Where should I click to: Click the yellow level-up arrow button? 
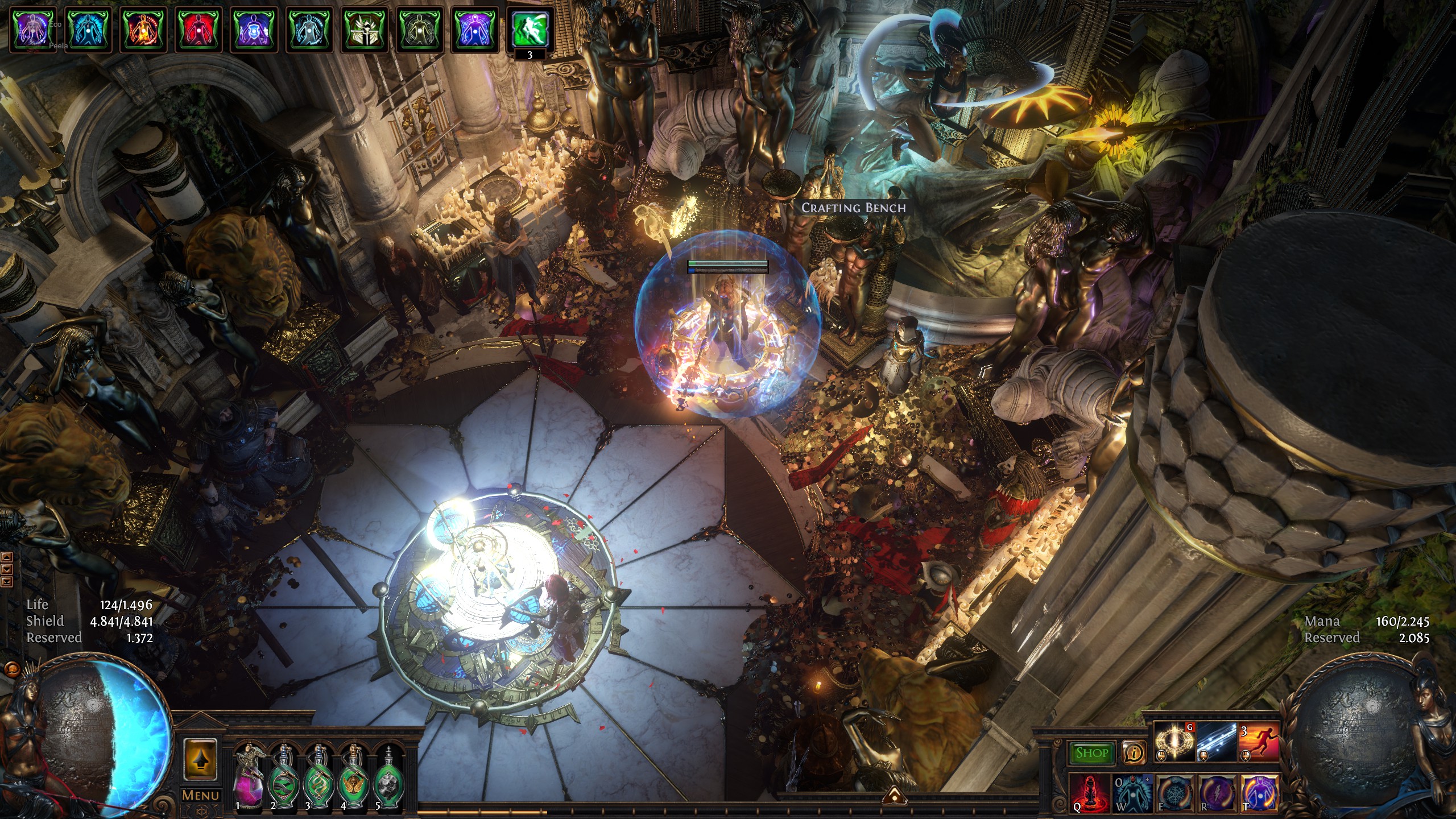(200, 759)
